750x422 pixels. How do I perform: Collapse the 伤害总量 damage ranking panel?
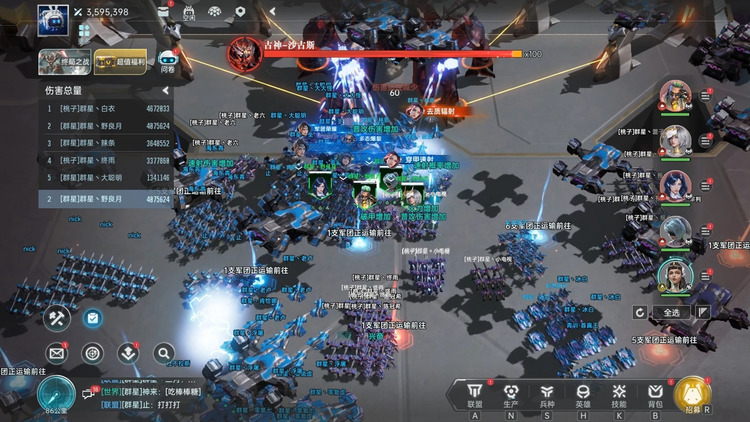click(x=164, y=90)
